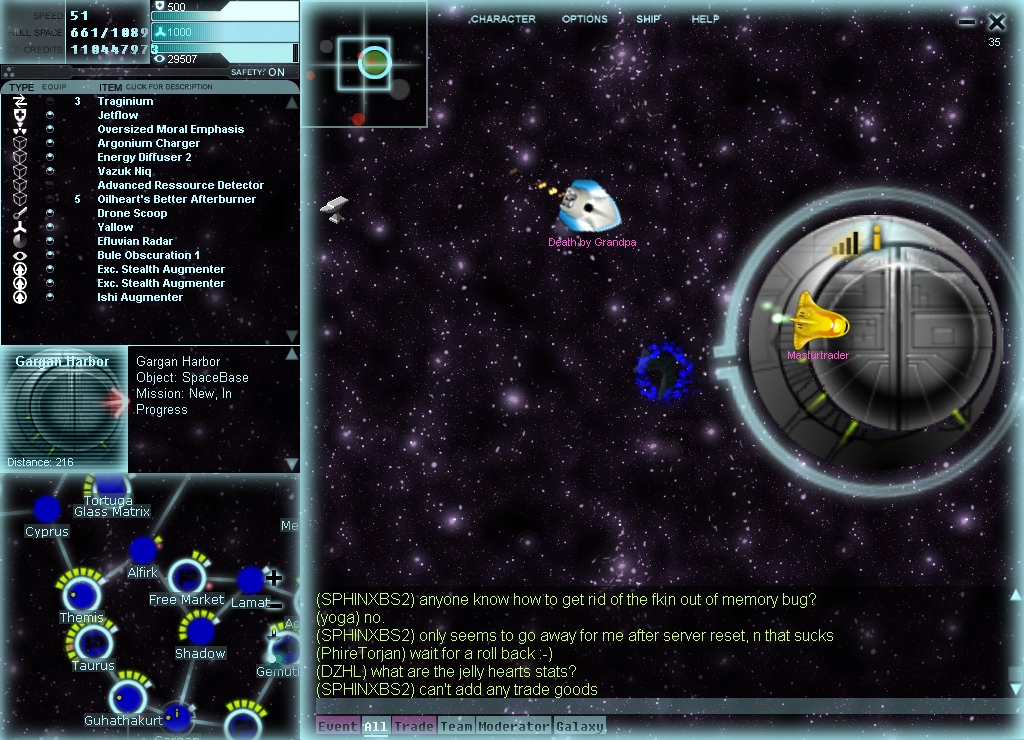
Task: Switch to the Galaxy chat tab
Action: tap(579, 726)
